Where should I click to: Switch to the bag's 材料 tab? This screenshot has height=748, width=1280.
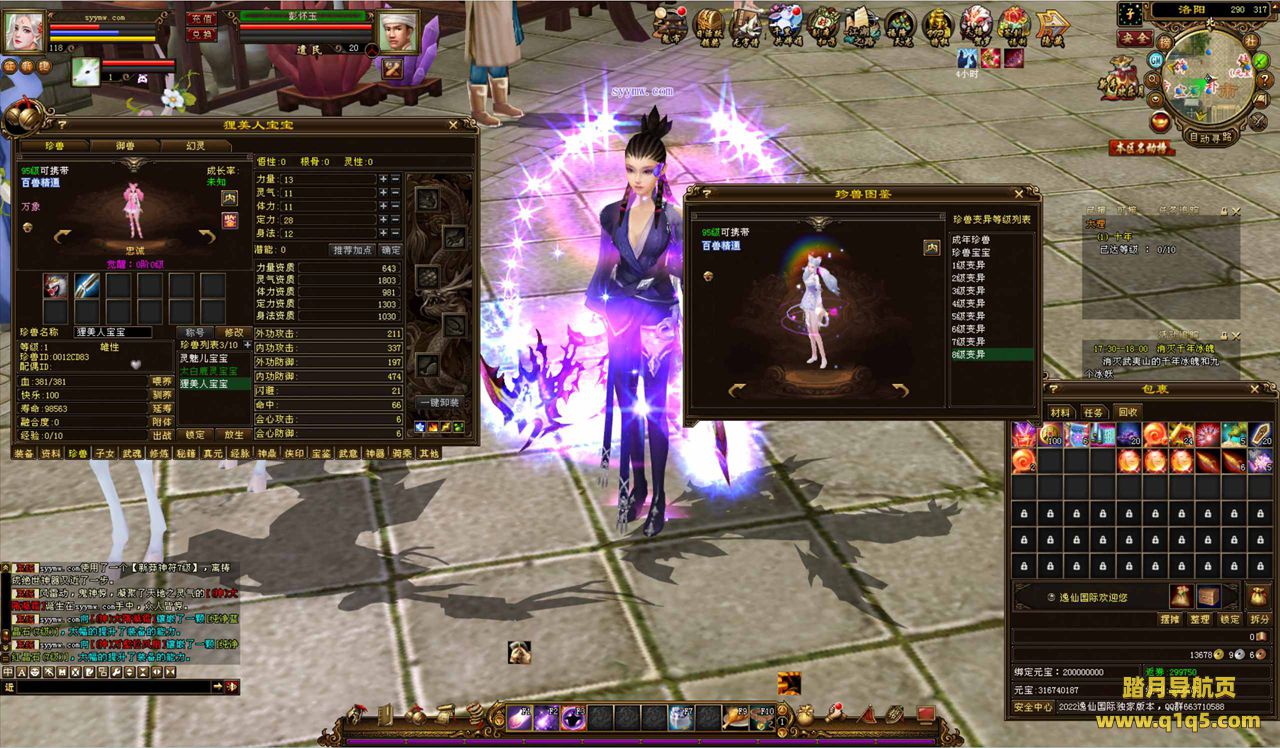[x=1060, y=412]
